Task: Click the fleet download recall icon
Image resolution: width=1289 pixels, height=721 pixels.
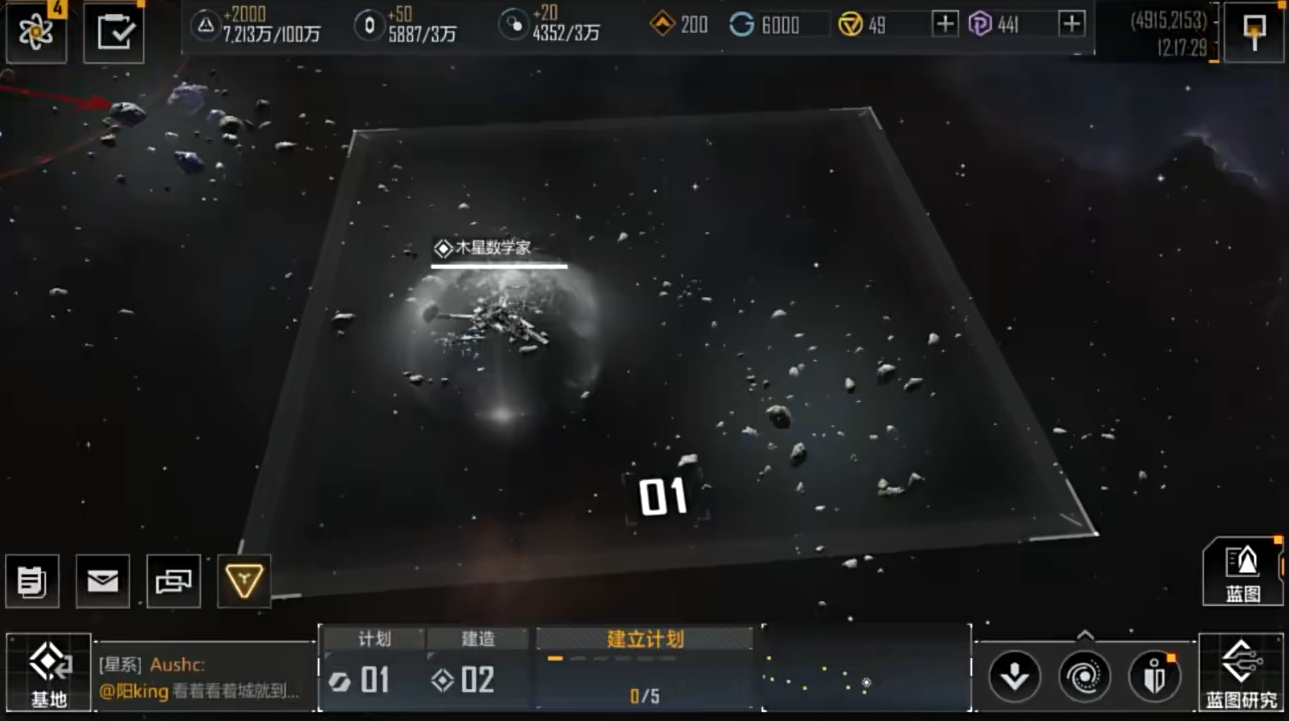Action: coord(1015,676)
